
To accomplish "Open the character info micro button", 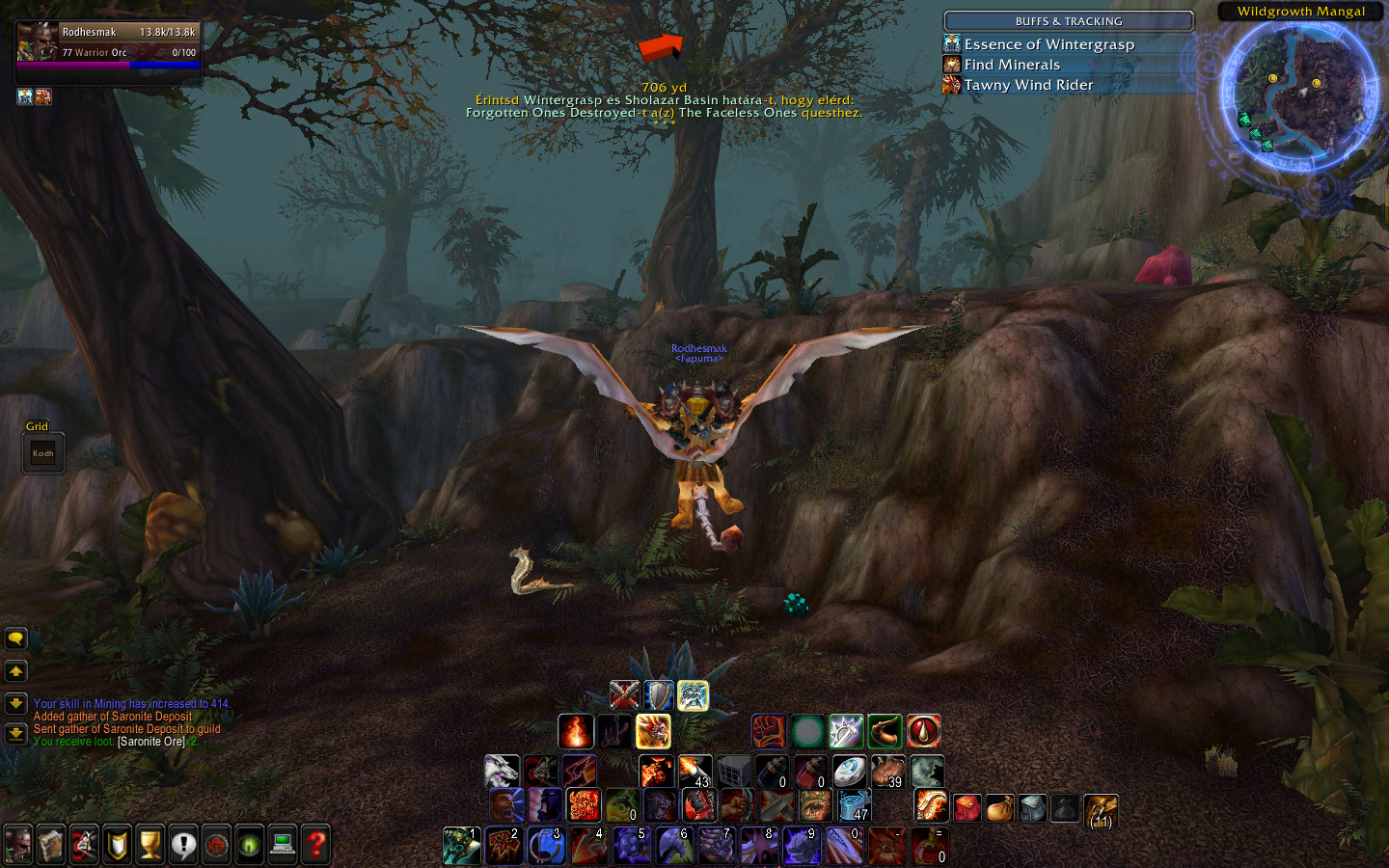I will 18,845.
